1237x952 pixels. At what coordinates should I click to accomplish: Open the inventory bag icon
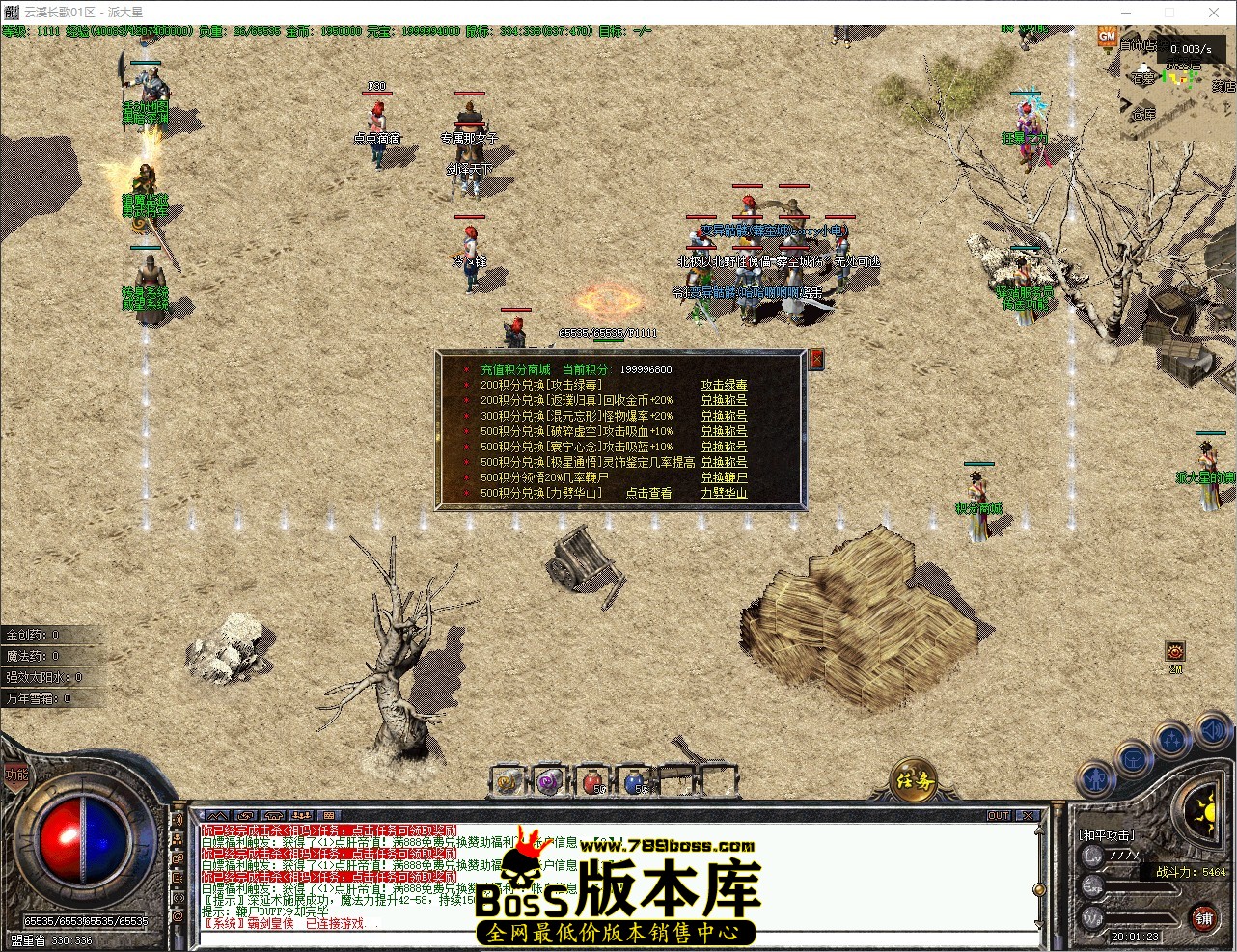(1132, 760)
